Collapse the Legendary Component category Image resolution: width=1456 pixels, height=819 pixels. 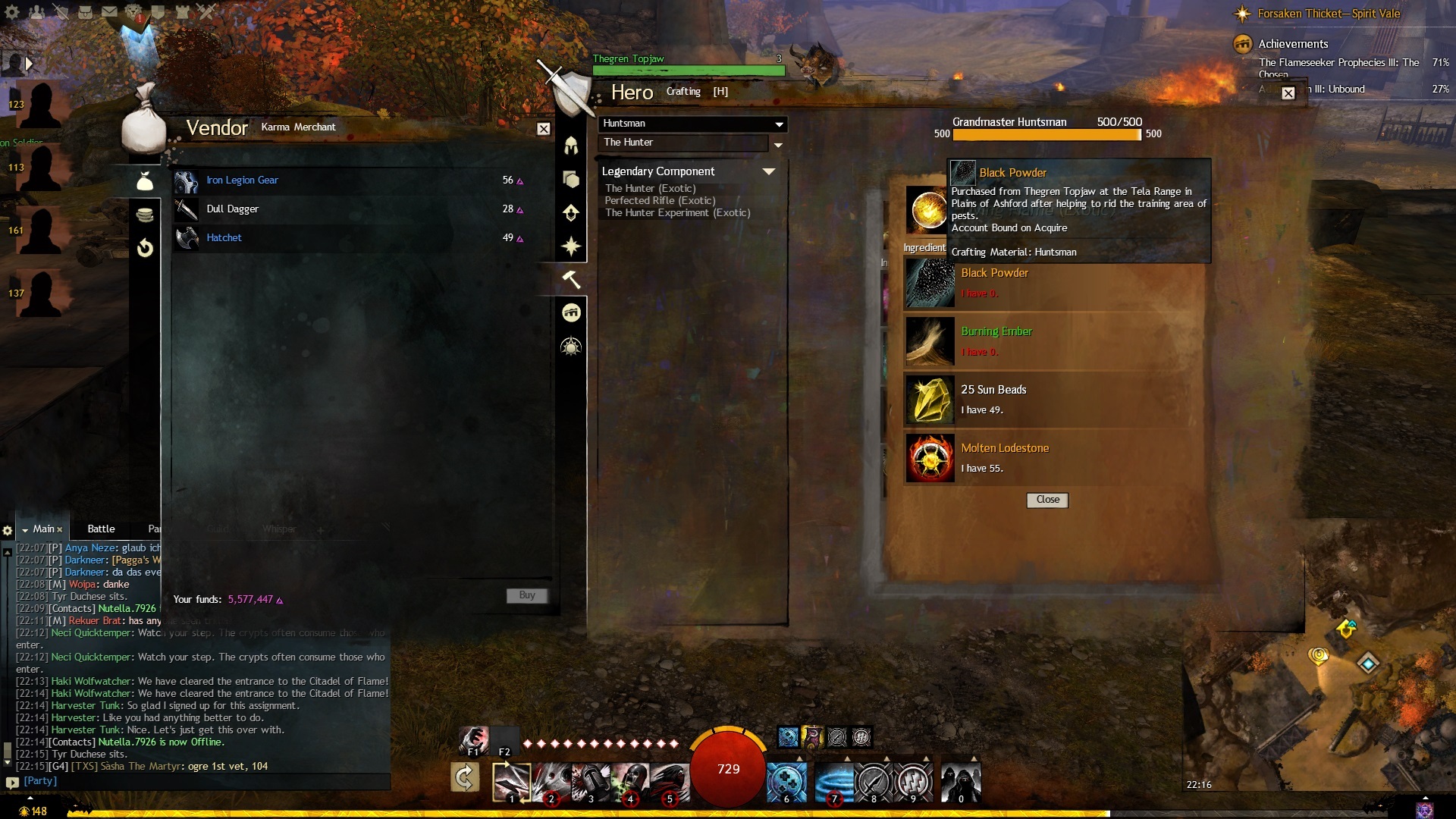click(x=768, y=171)
